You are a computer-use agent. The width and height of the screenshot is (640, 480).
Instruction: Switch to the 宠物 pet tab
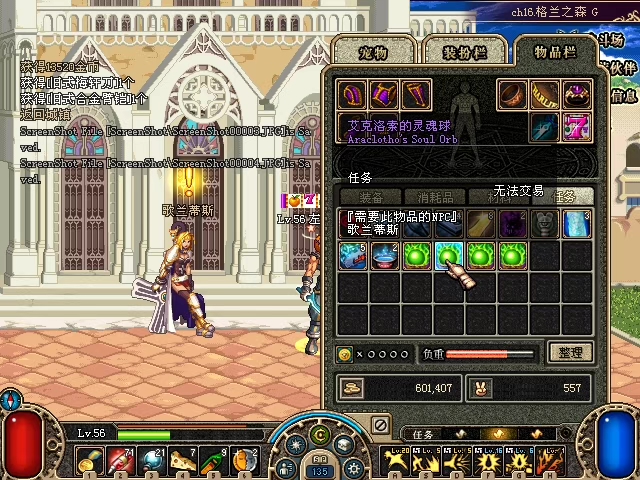click(370, 52)
